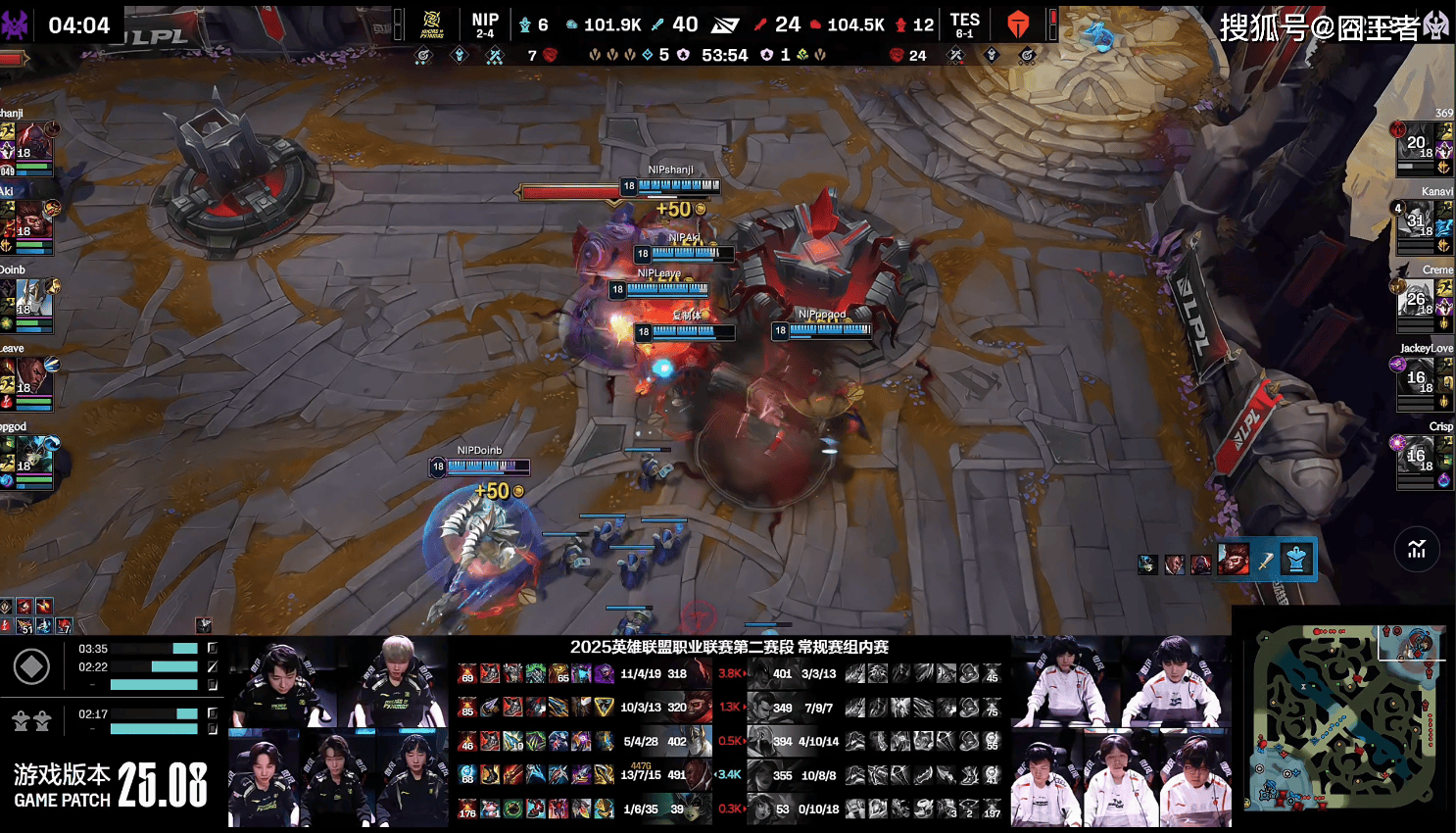
Task: Select Wukong's portrait in the kill feed
Action: click(x=1234, y=560)
